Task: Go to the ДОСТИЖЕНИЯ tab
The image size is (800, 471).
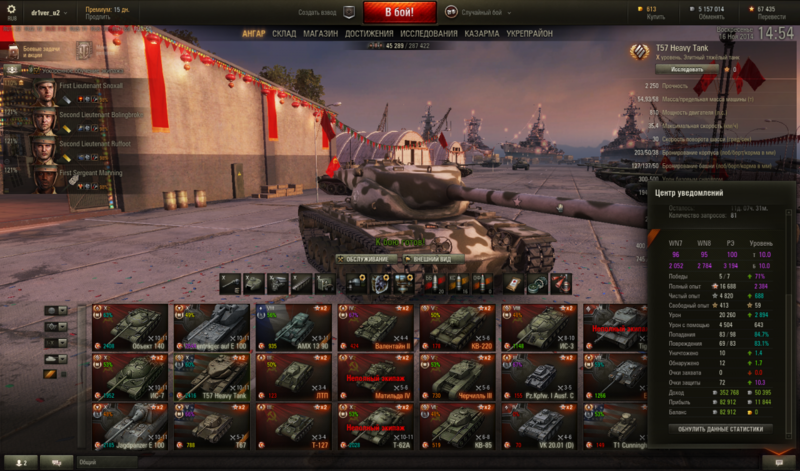Action: (x=368, y=33)
